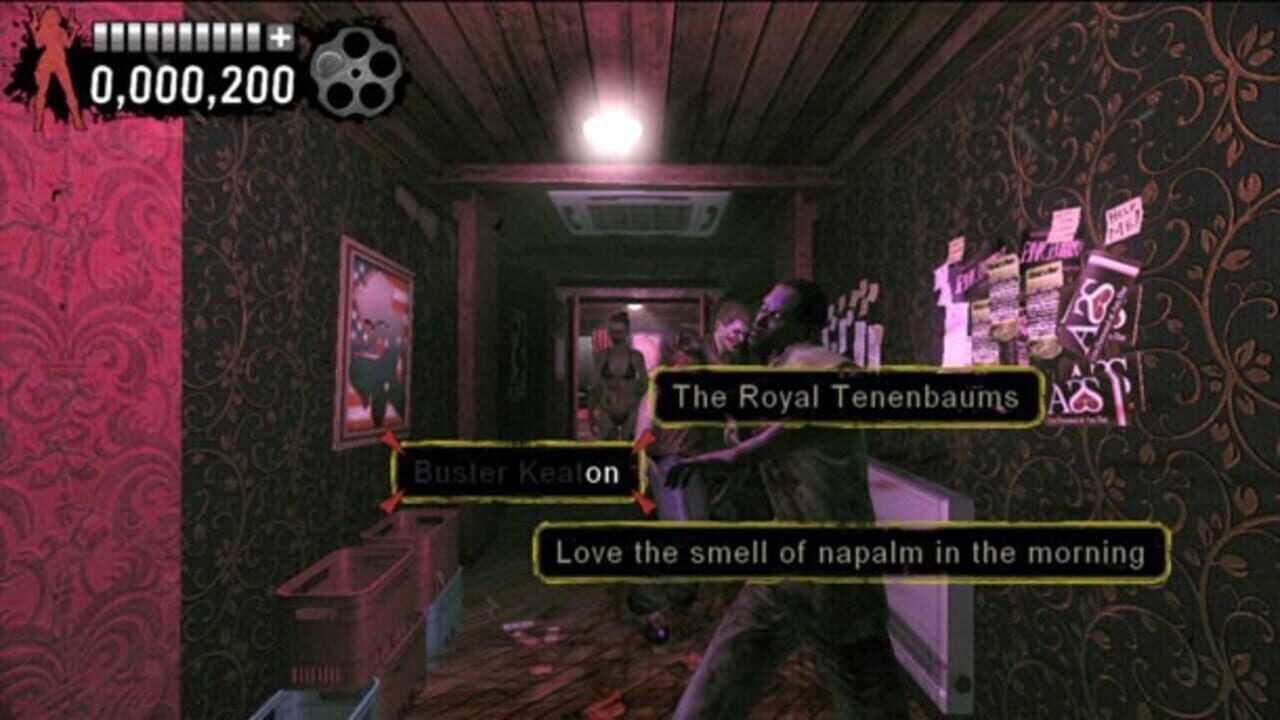Click the plus symbol beside the health bar
Screen dimensions: 1280x720
point(280,38)
